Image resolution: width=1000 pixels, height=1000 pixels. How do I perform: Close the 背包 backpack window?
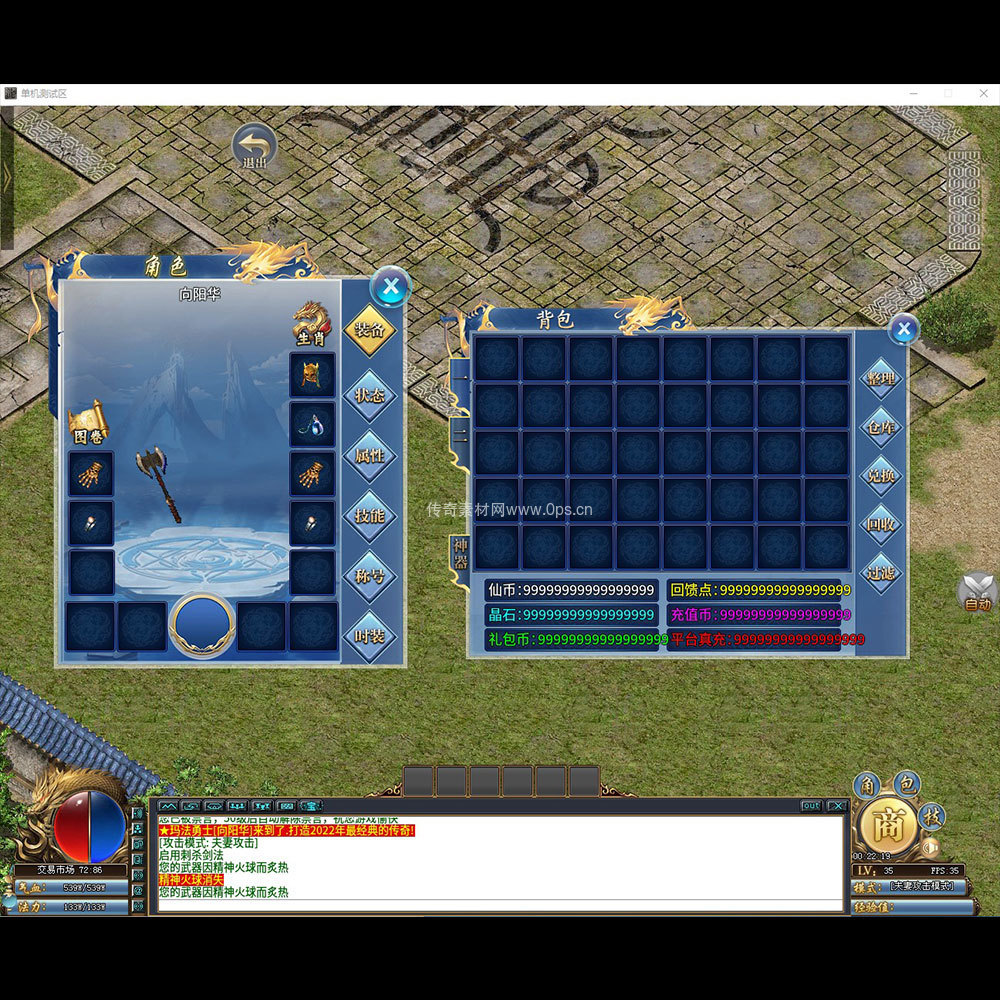click(x=903, y=328)
